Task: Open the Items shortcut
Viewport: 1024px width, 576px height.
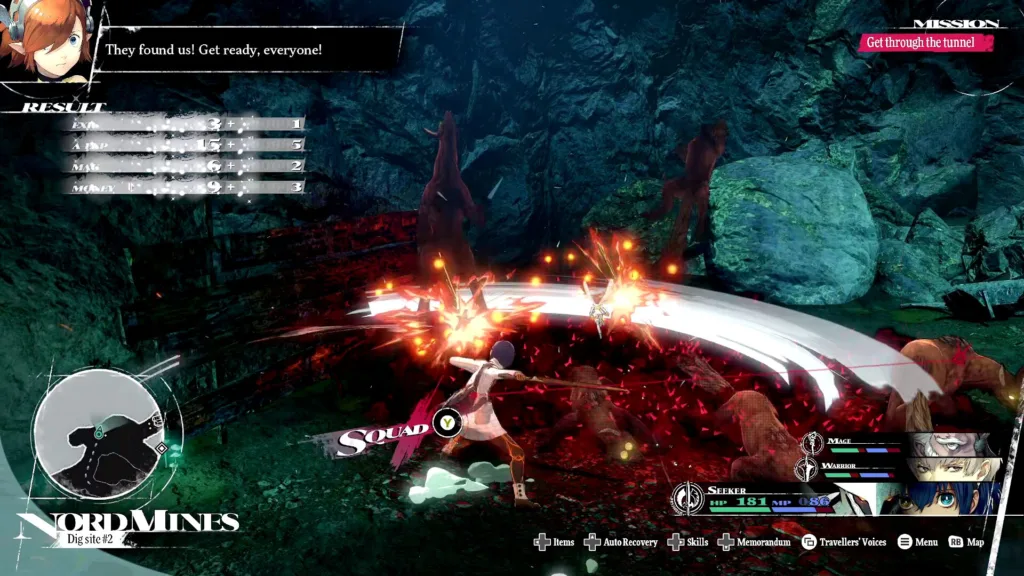Action: 554,542
